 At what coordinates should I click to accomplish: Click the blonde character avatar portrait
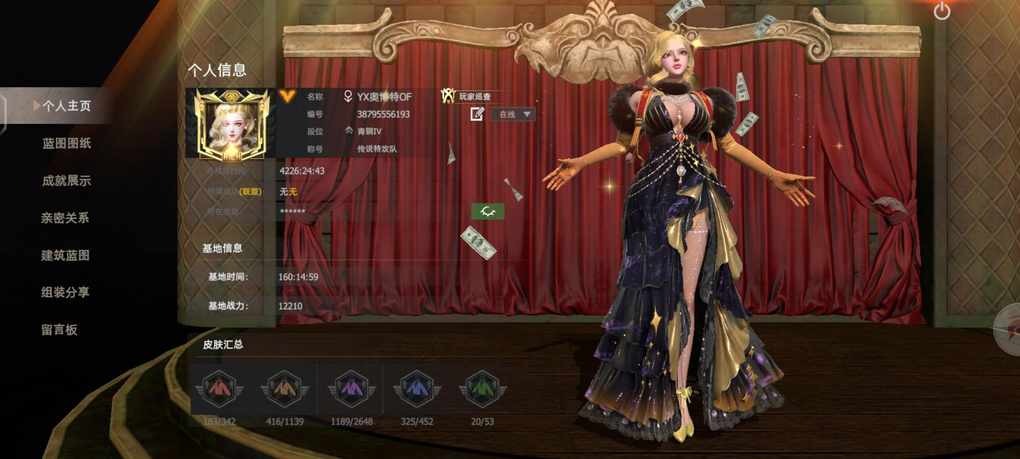230,124
